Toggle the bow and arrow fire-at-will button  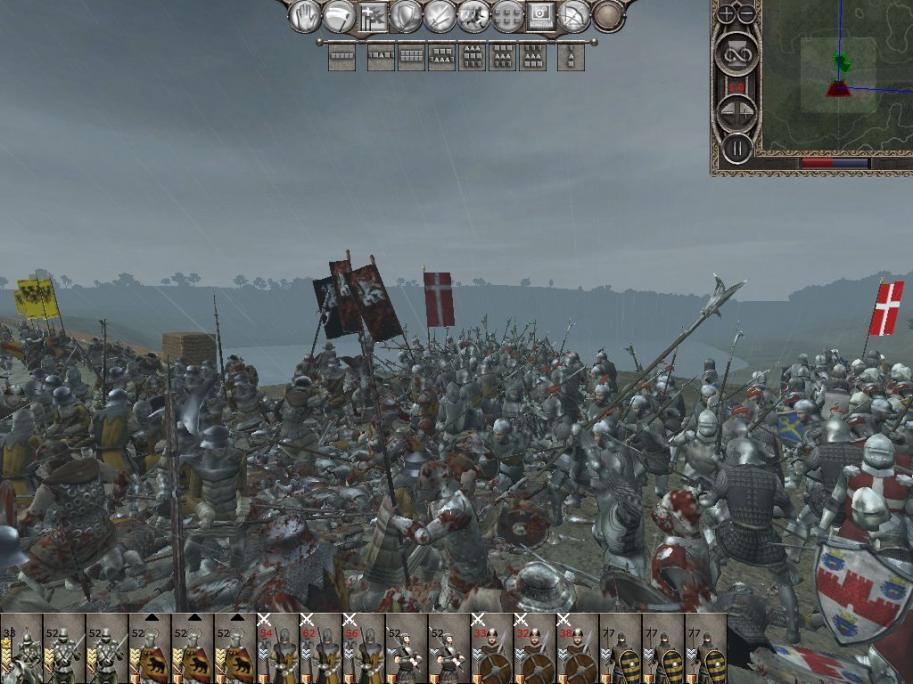[574, 16]
